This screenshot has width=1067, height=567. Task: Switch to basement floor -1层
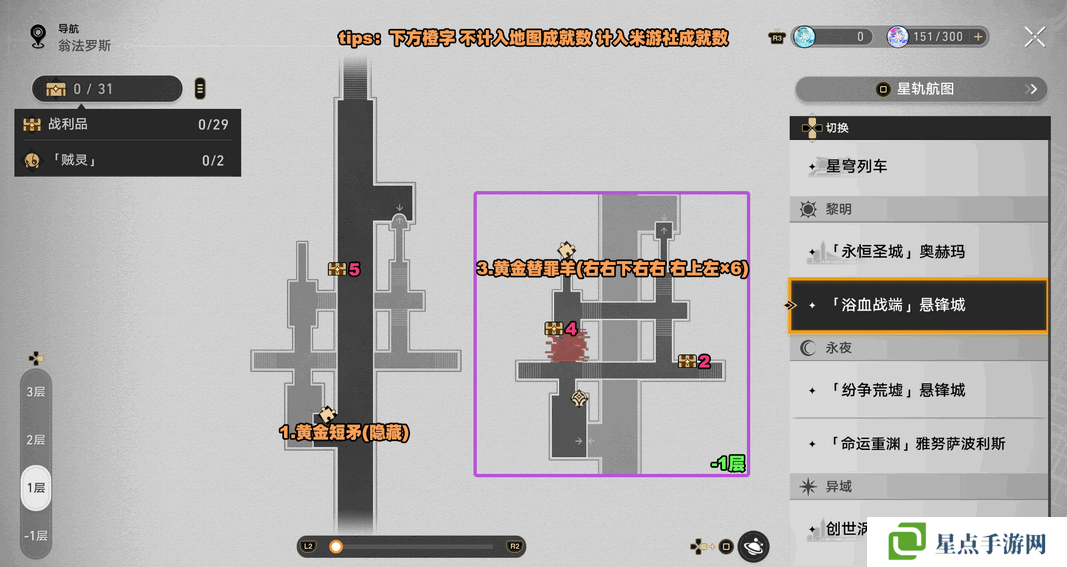tap(36, 534)
